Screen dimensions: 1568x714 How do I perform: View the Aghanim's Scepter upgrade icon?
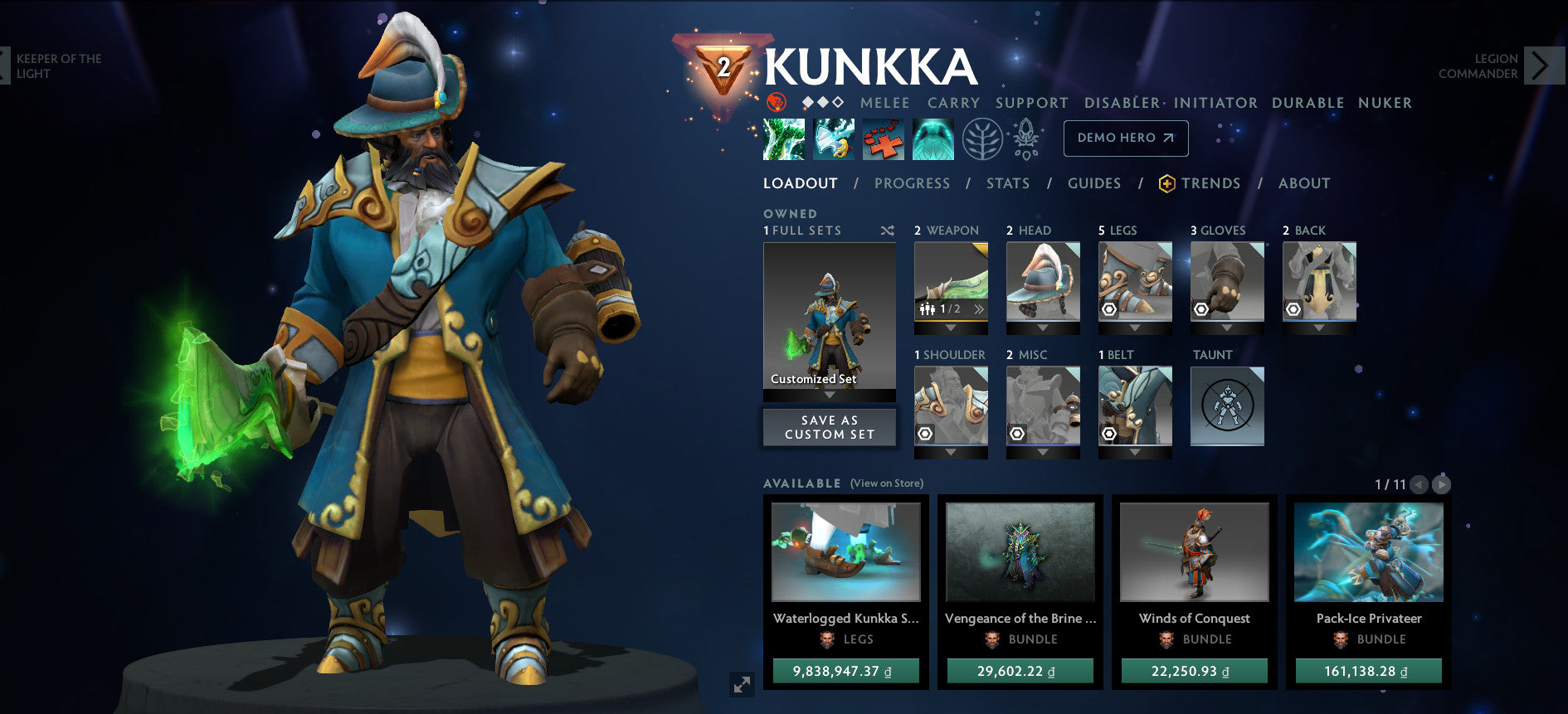point(1025,138)
